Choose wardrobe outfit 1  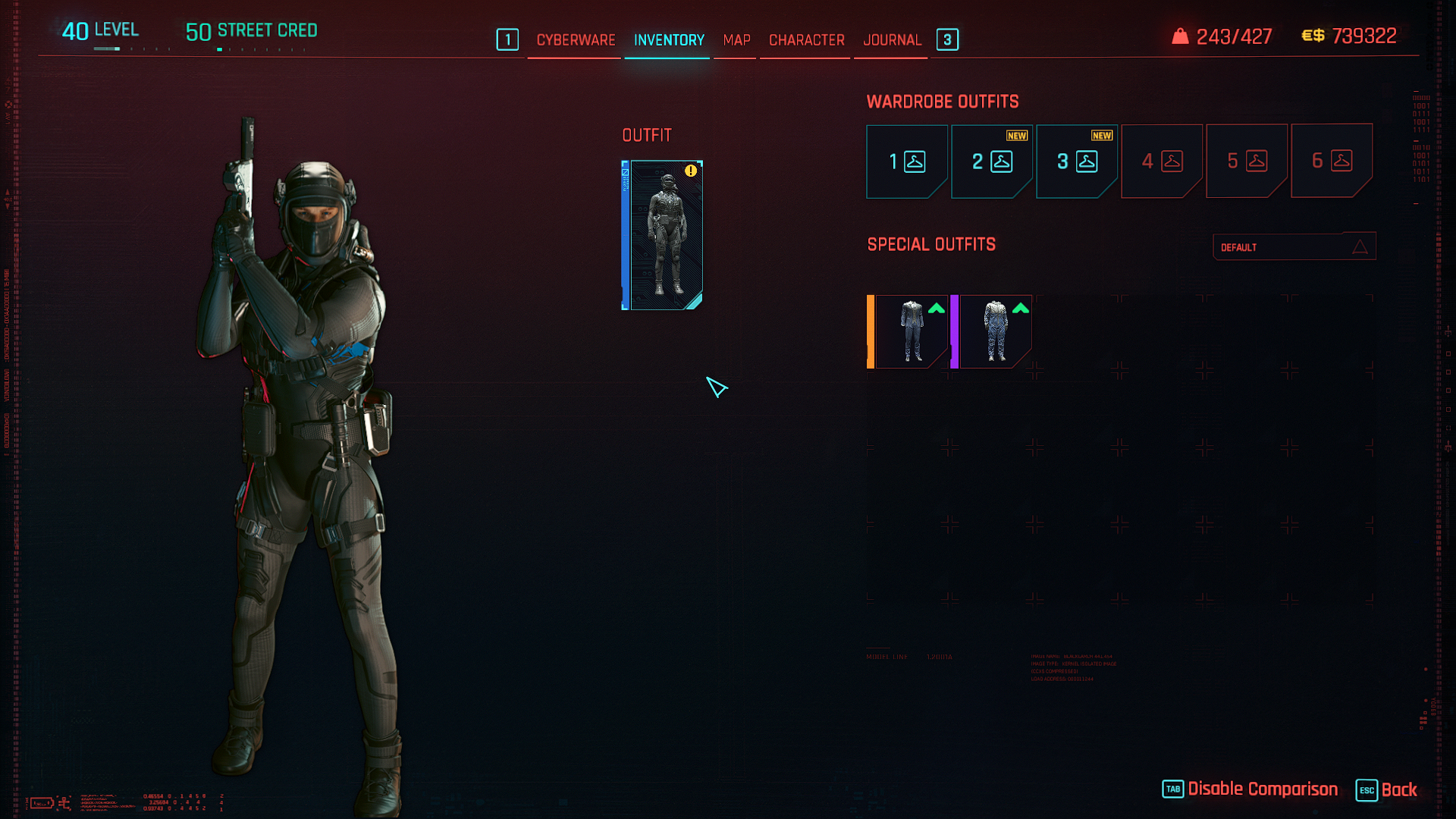click(907, 162)
